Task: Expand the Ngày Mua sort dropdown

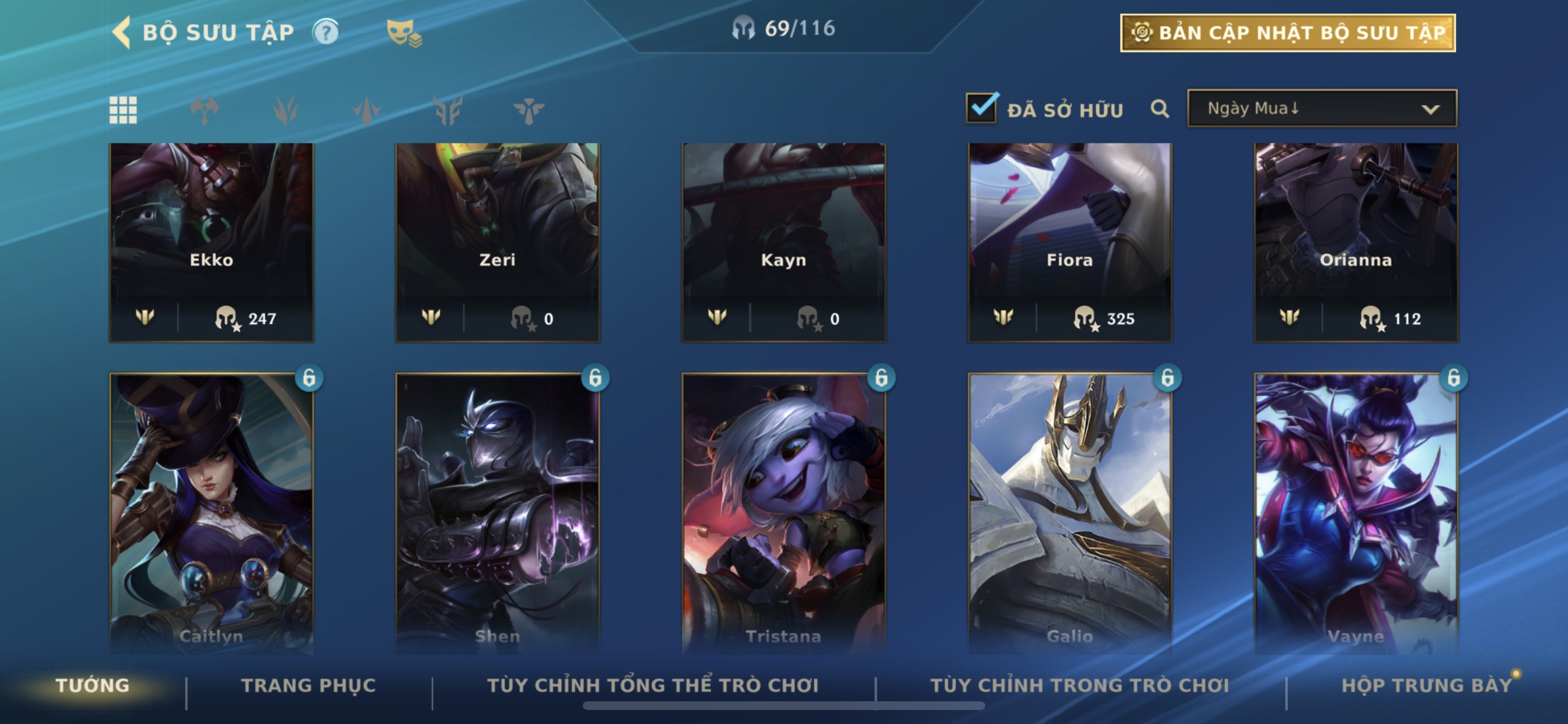Action: 1321,109
